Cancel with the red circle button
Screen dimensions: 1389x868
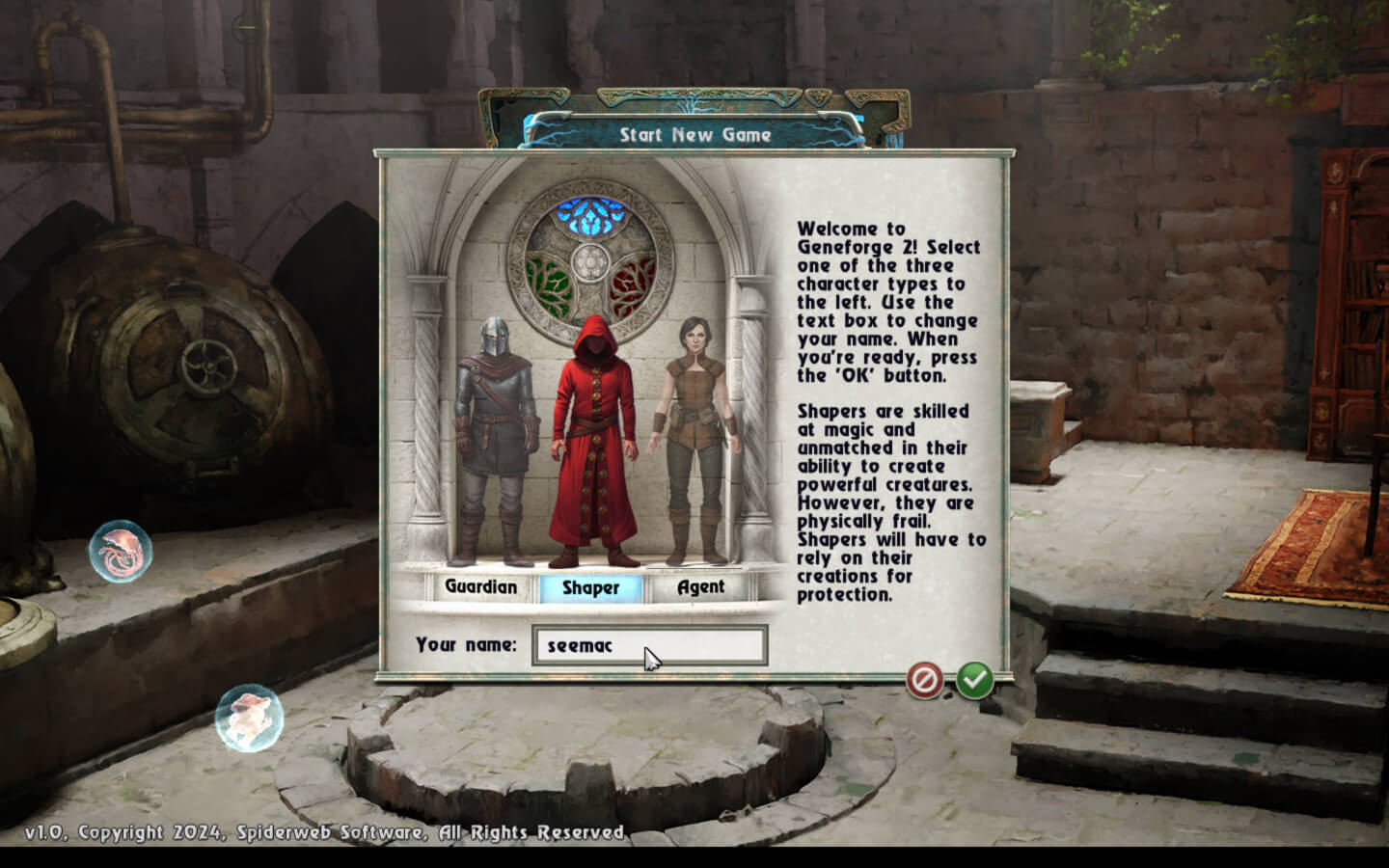(923, 681)
